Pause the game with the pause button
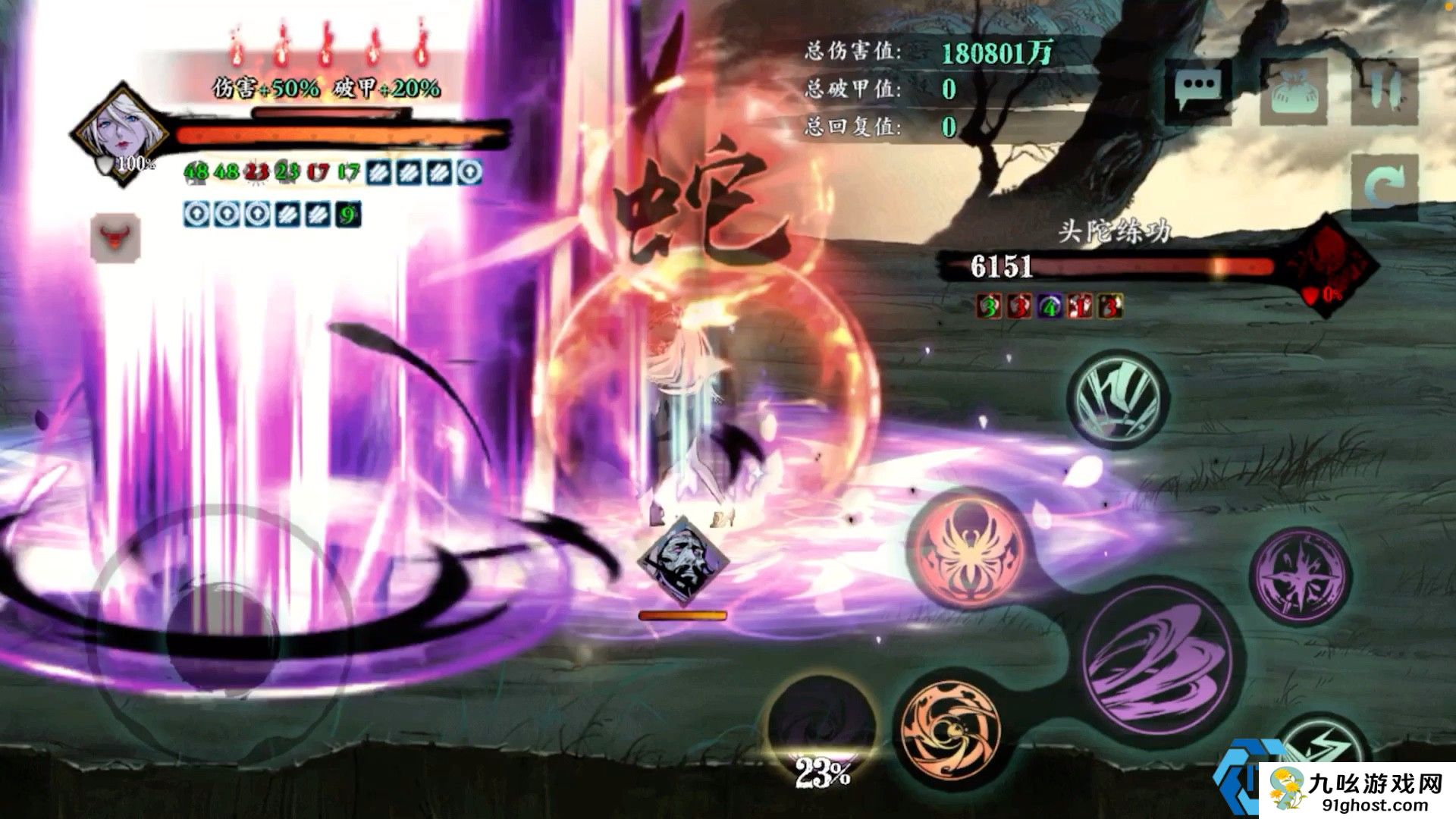 [x=1385, y=93]
